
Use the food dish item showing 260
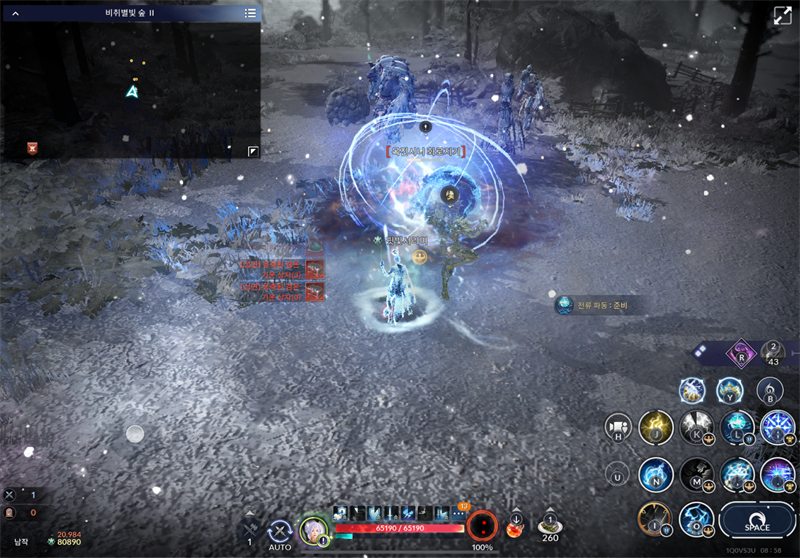(x=549, y=524)
